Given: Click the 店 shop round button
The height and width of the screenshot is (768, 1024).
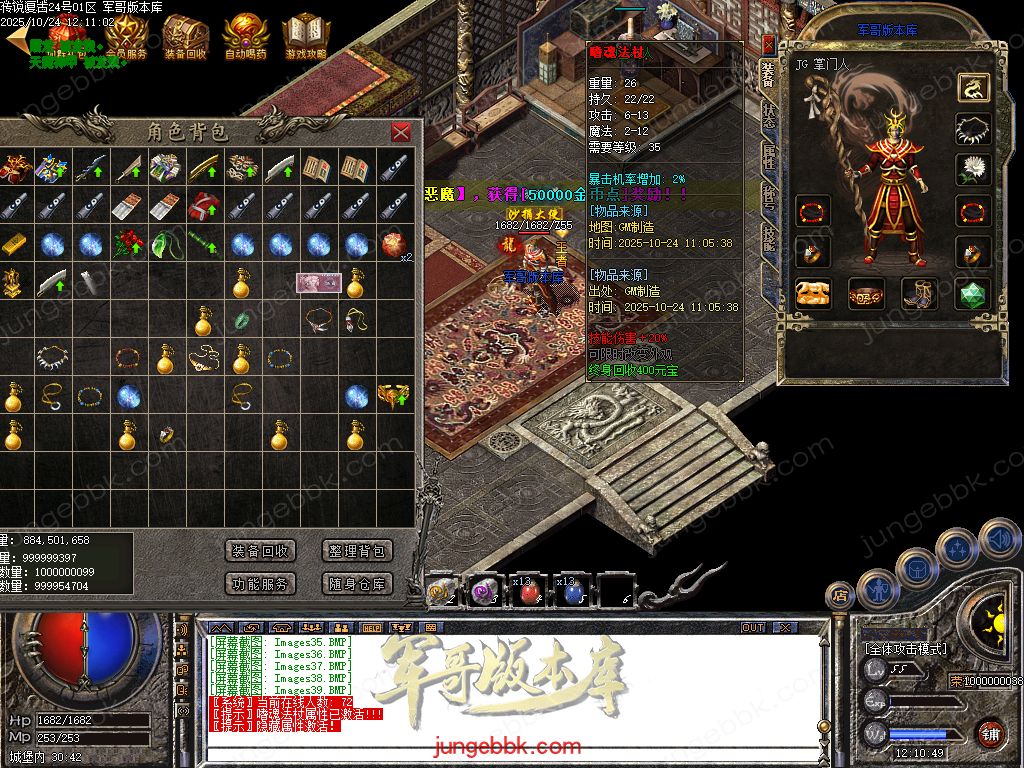Looking at the screenshot, I should point(840,596).
